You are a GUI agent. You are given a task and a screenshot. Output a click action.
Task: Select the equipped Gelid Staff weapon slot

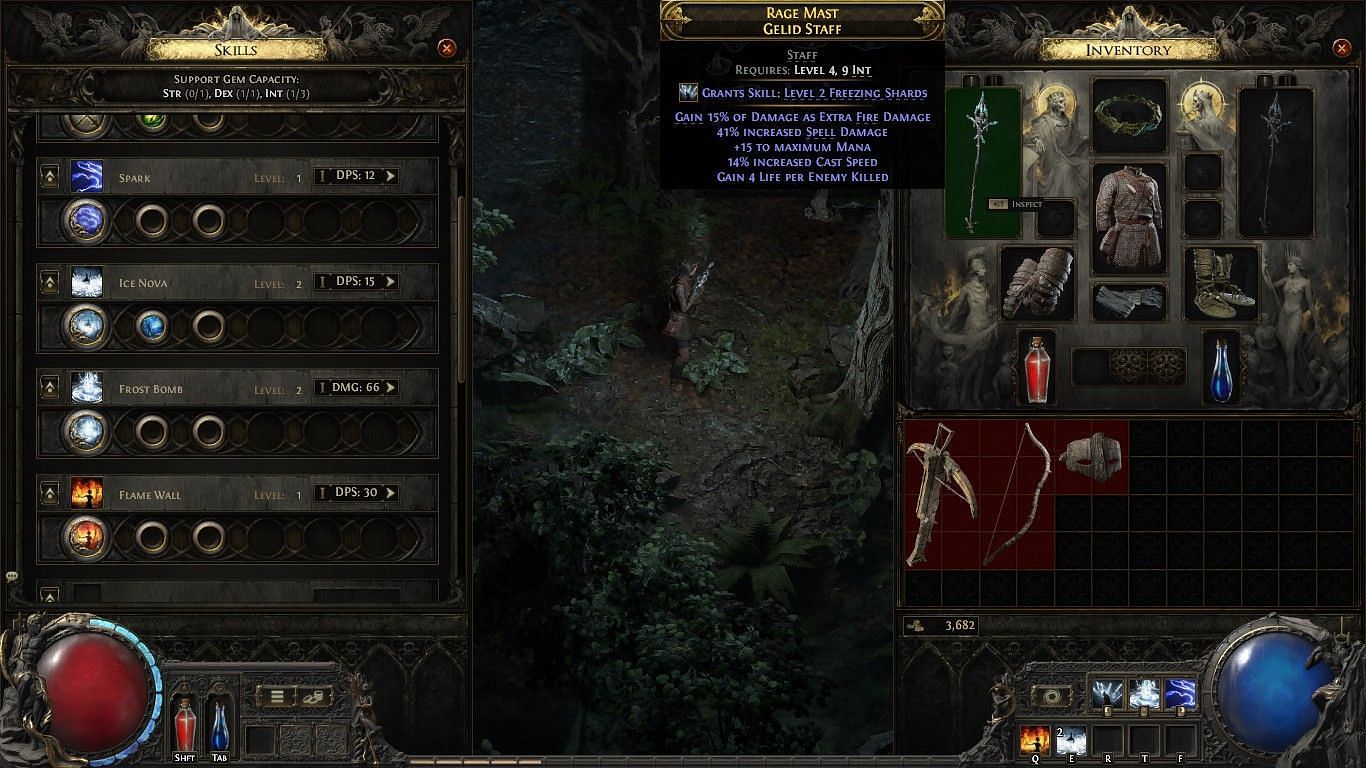pos(982,160)
